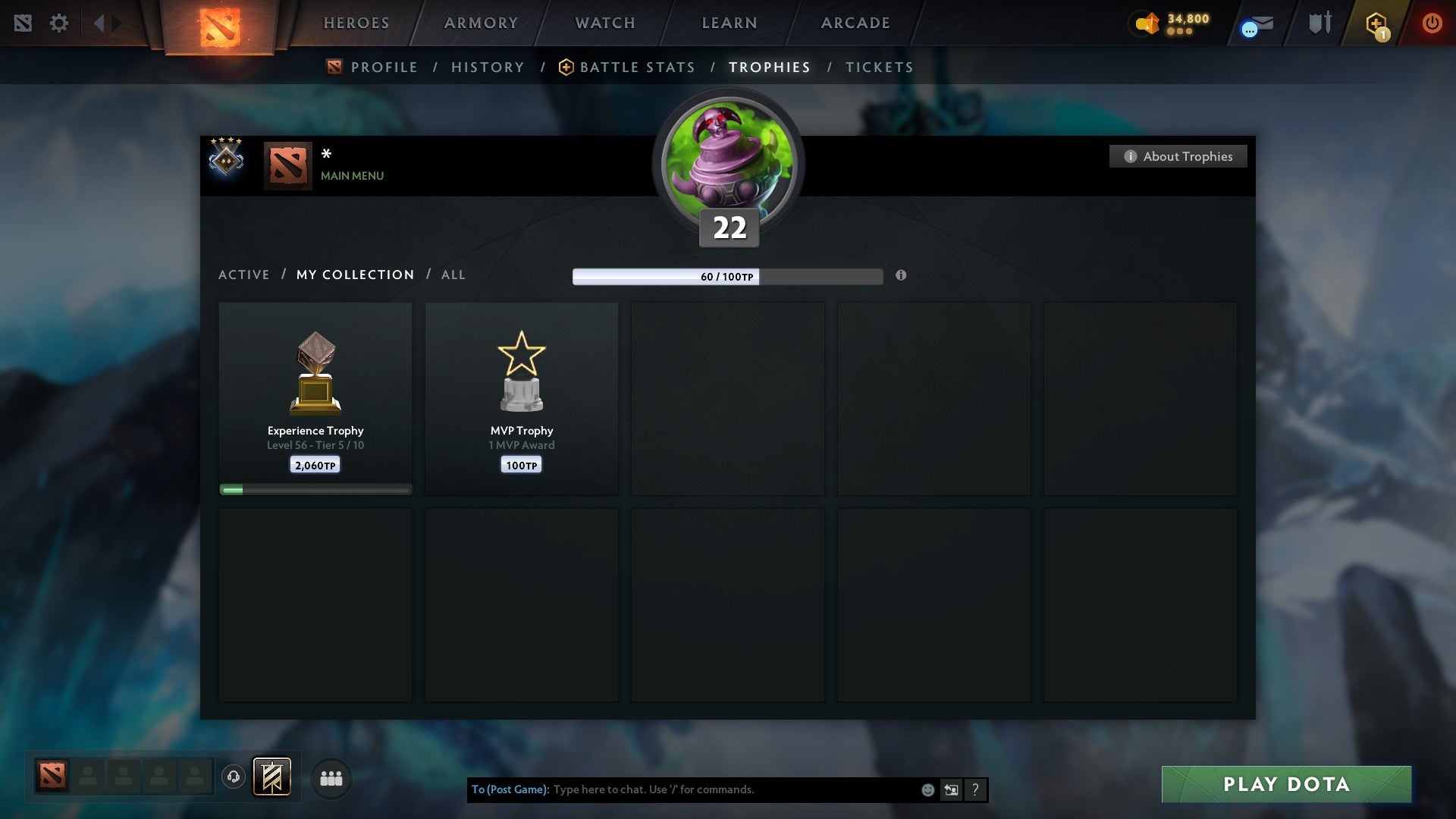Click the About Trophies button
The height and width of the screenshot is (819, 1456).
click(1178, 156)
